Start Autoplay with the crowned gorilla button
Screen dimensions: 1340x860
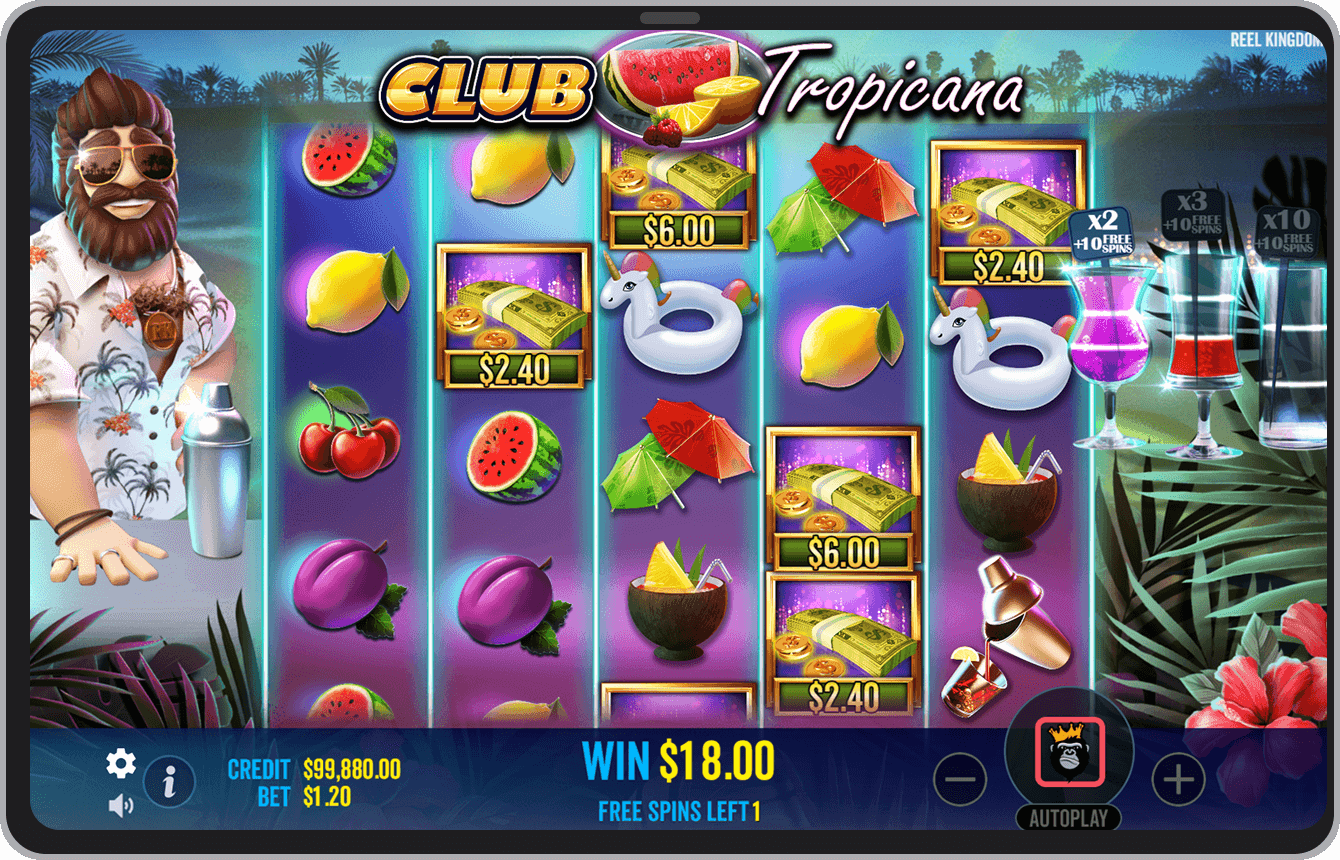point(1069,751)
